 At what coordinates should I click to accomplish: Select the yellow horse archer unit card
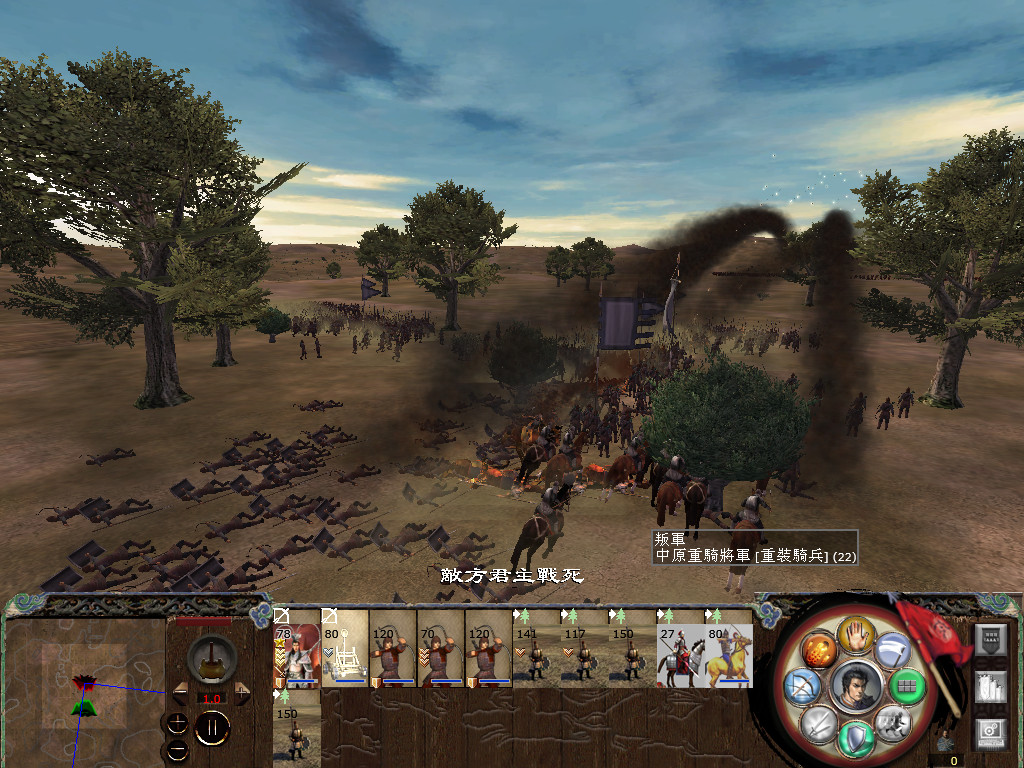(x=729, y=648)
